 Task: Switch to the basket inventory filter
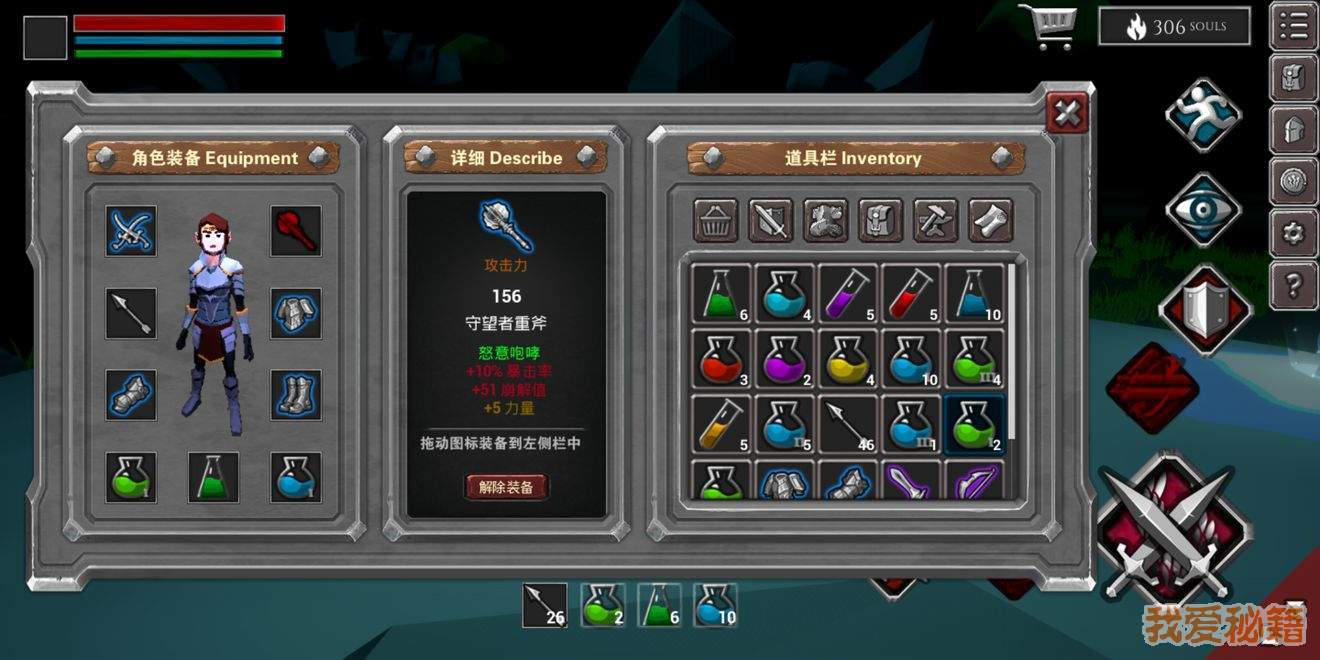[x=716, y=220]
